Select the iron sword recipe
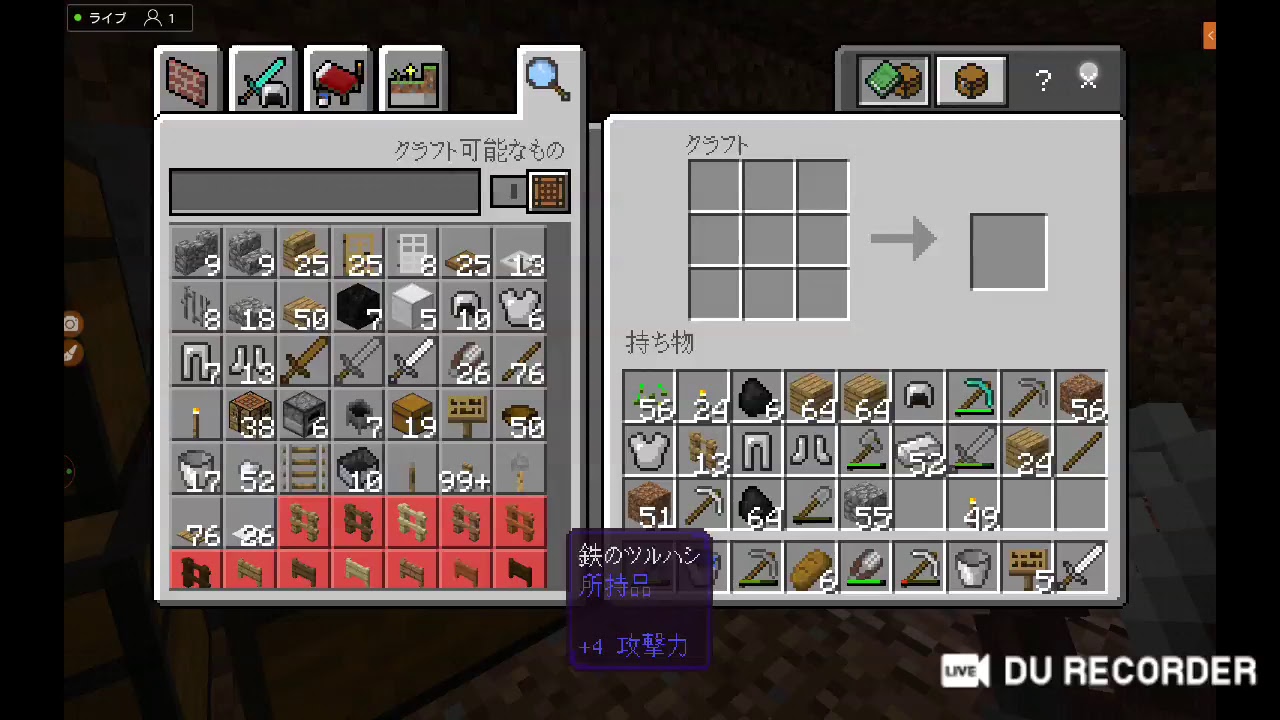This screenshot has height=720, width=1280. tap(413, 360)
